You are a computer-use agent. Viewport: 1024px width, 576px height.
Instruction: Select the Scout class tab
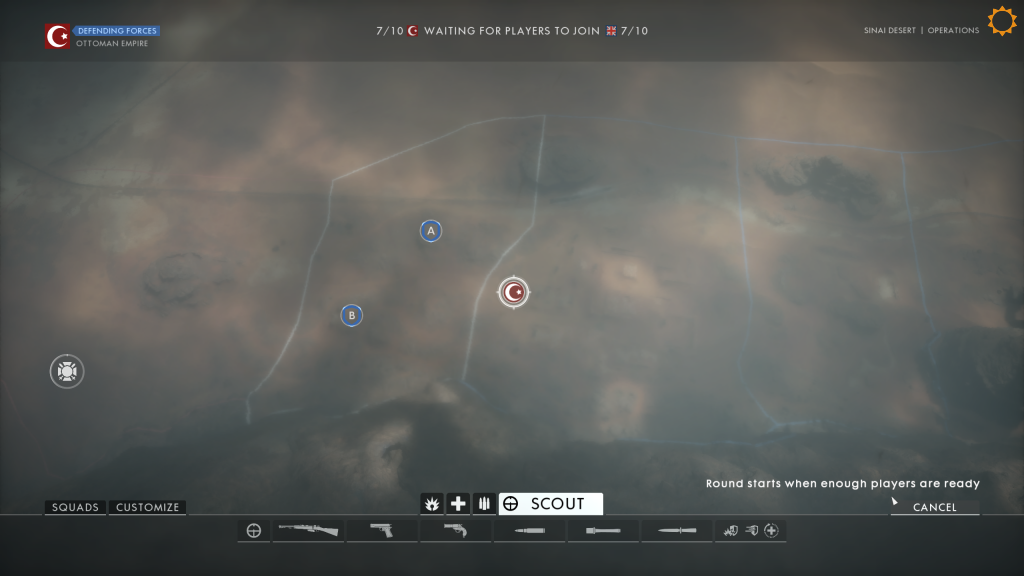(551, 504)
